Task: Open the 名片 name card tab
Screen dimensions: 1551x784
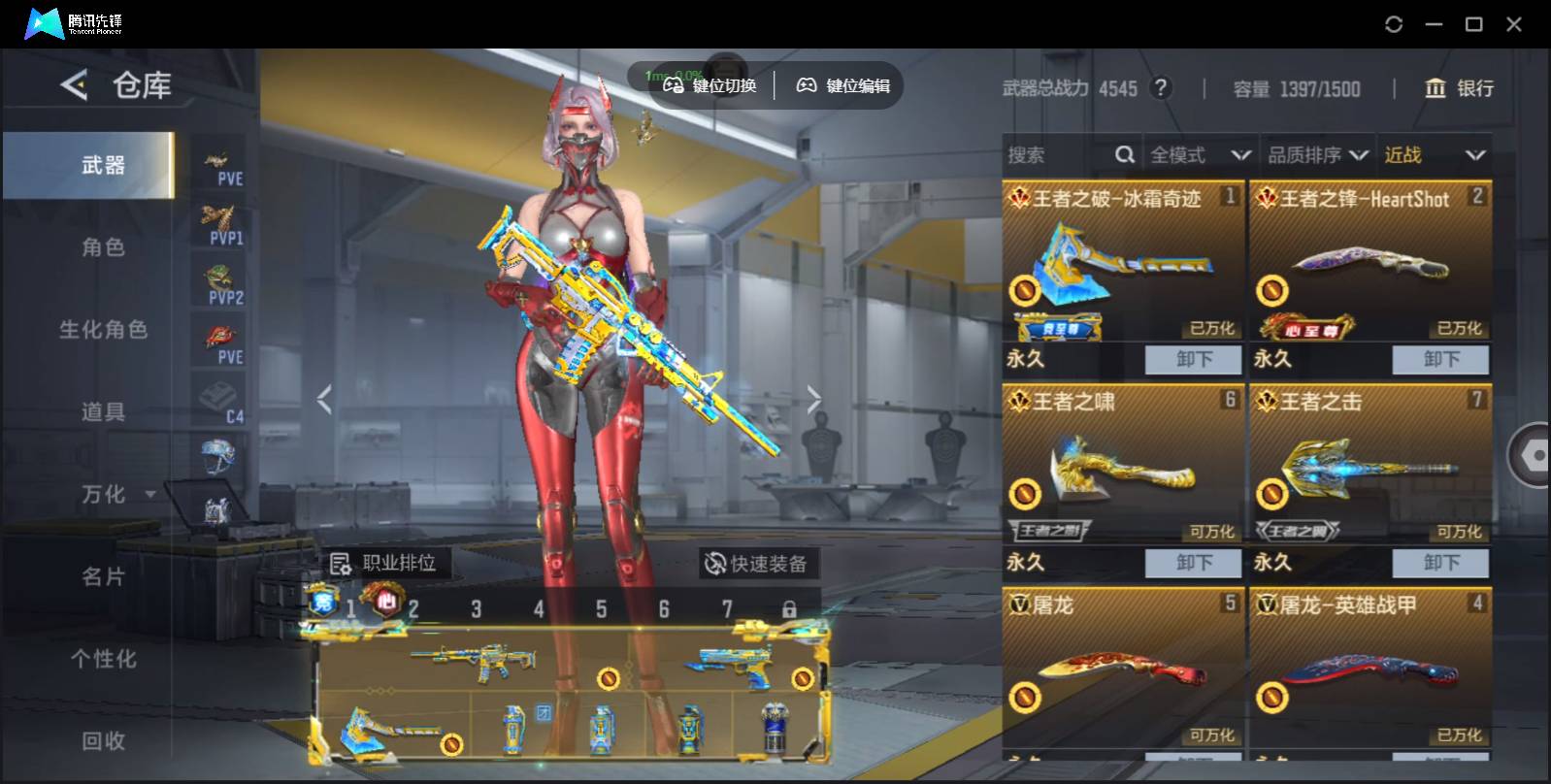Action: [x=103, y=577]
